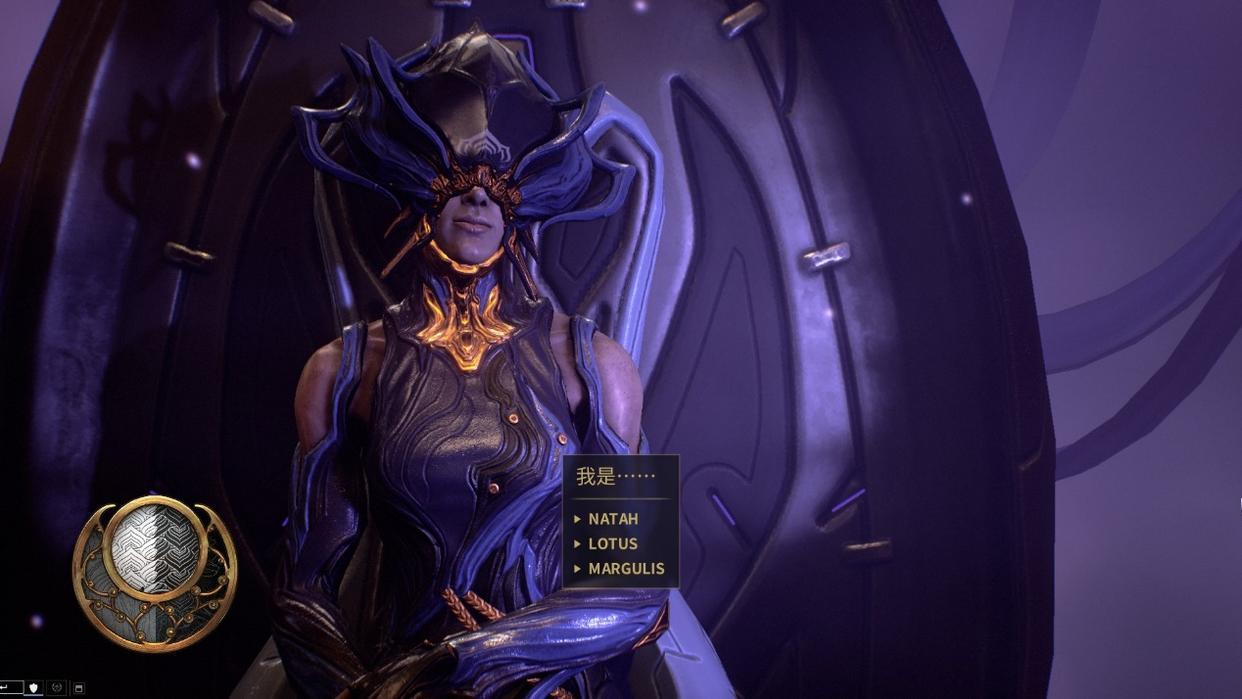Choose the NATAH dialogue reply
The image size is (1242, 699).
click(x=612, y=519)
